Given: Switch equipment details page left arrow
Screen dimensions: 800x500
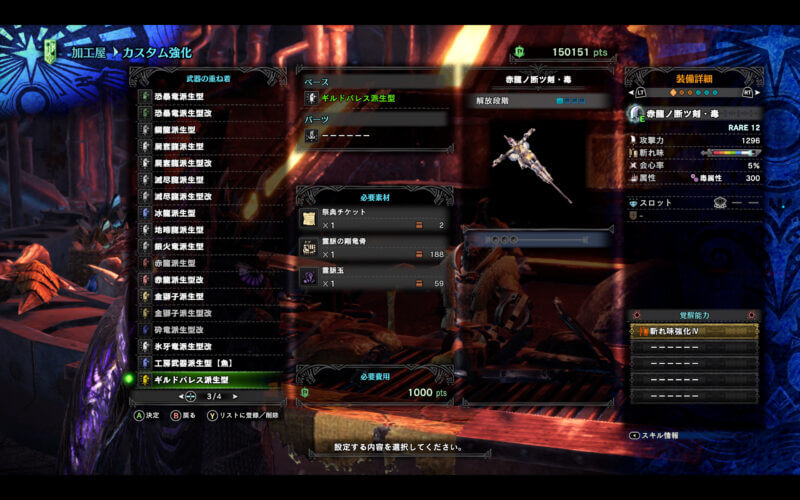Looking at the screenshot, I should coord(640,93).
